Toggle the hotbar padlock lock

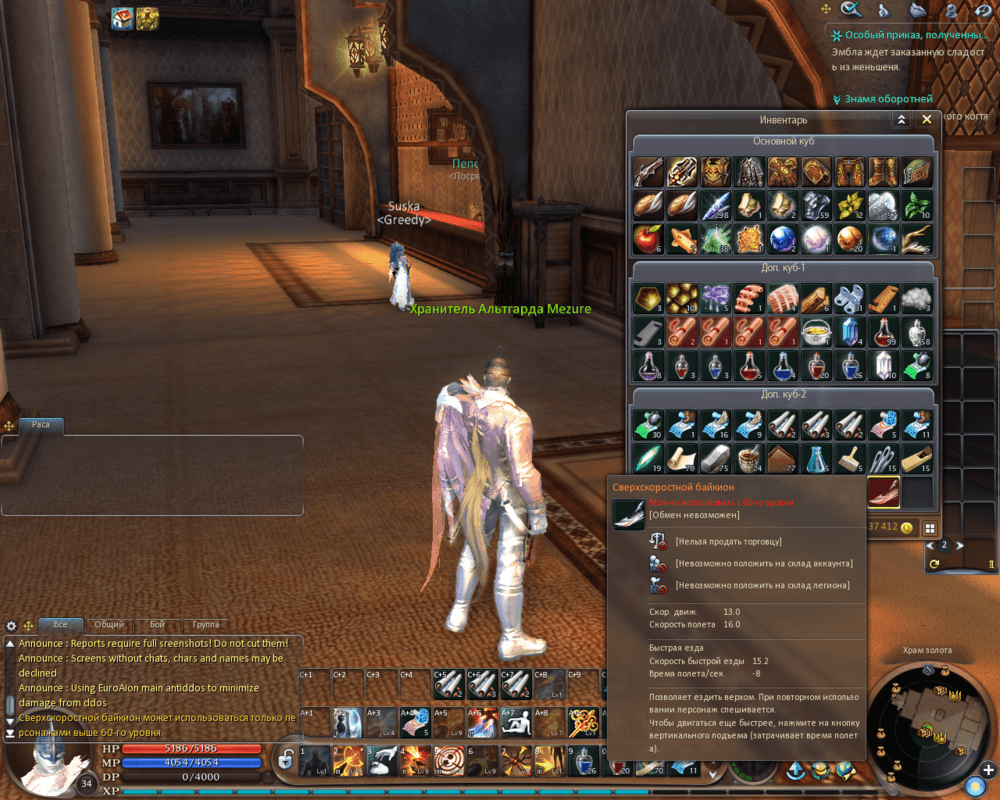[x=285, y=759]
